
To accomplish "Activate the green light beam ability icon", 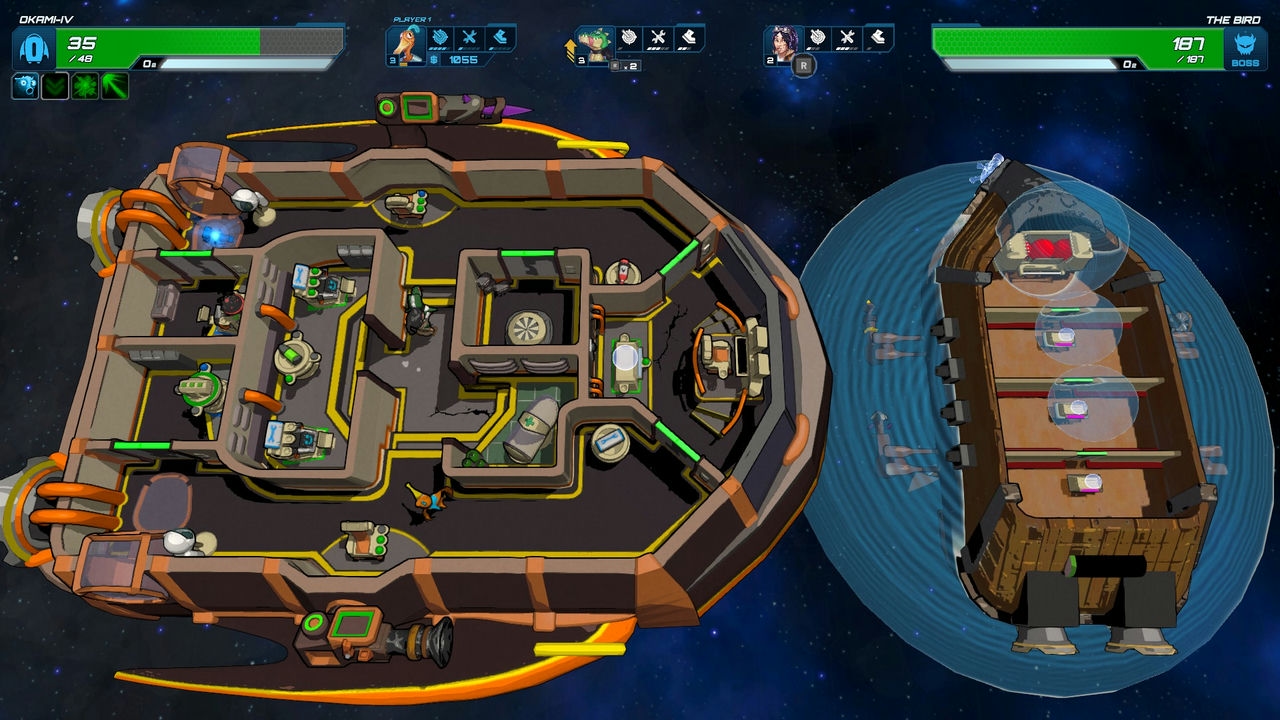I will coord(114,86).
